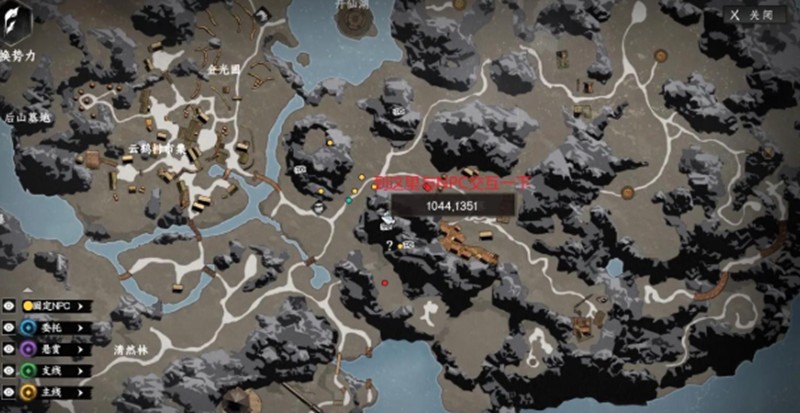The height and width of the screenshot is (413, 800).
Task: Toggle visibility of 委托 markers
Action: tap(9, 327)
